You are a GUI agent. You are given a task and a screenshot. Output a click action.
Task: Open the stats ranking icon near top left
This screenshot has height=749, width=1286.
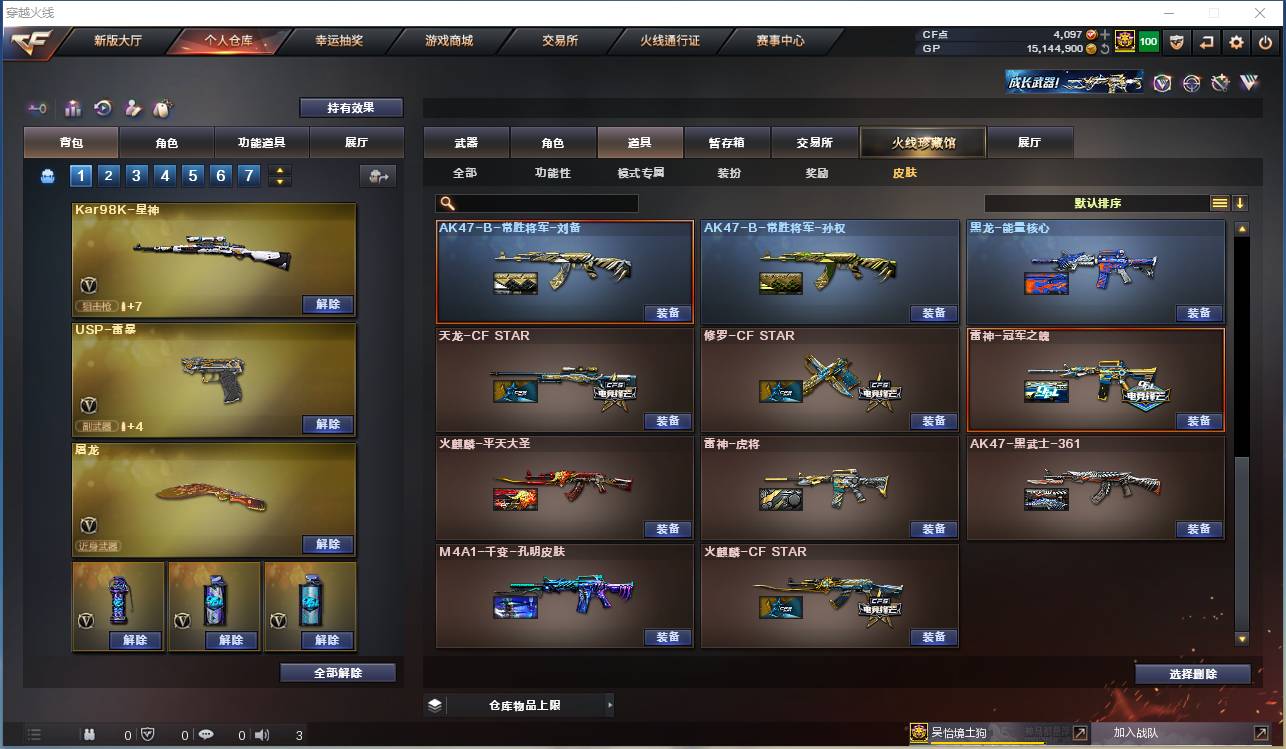[72, 107]
